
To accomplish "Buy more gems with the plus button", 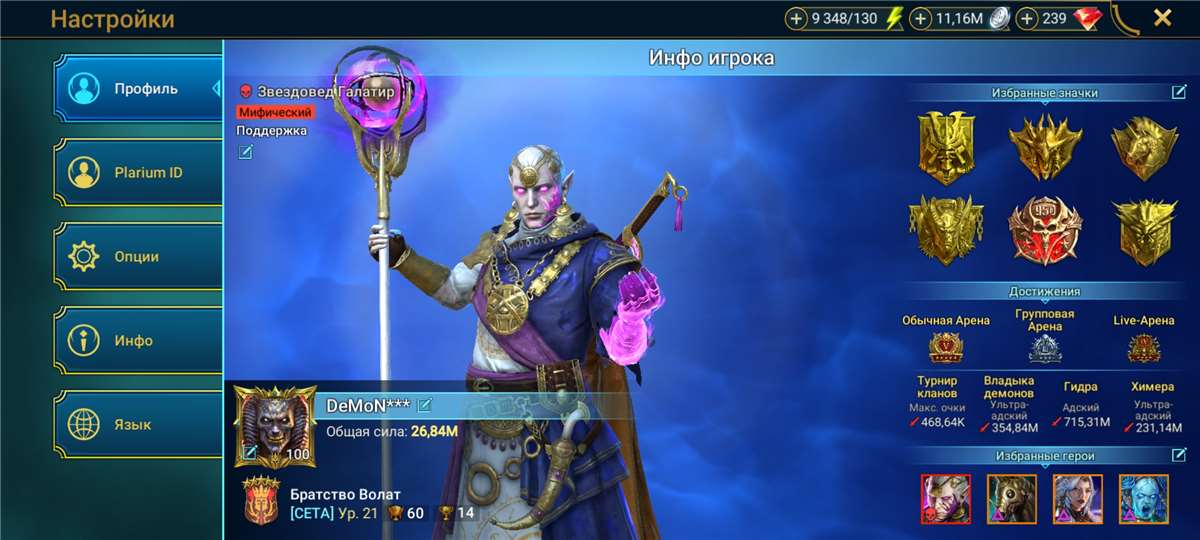I will click(1027, 18).
